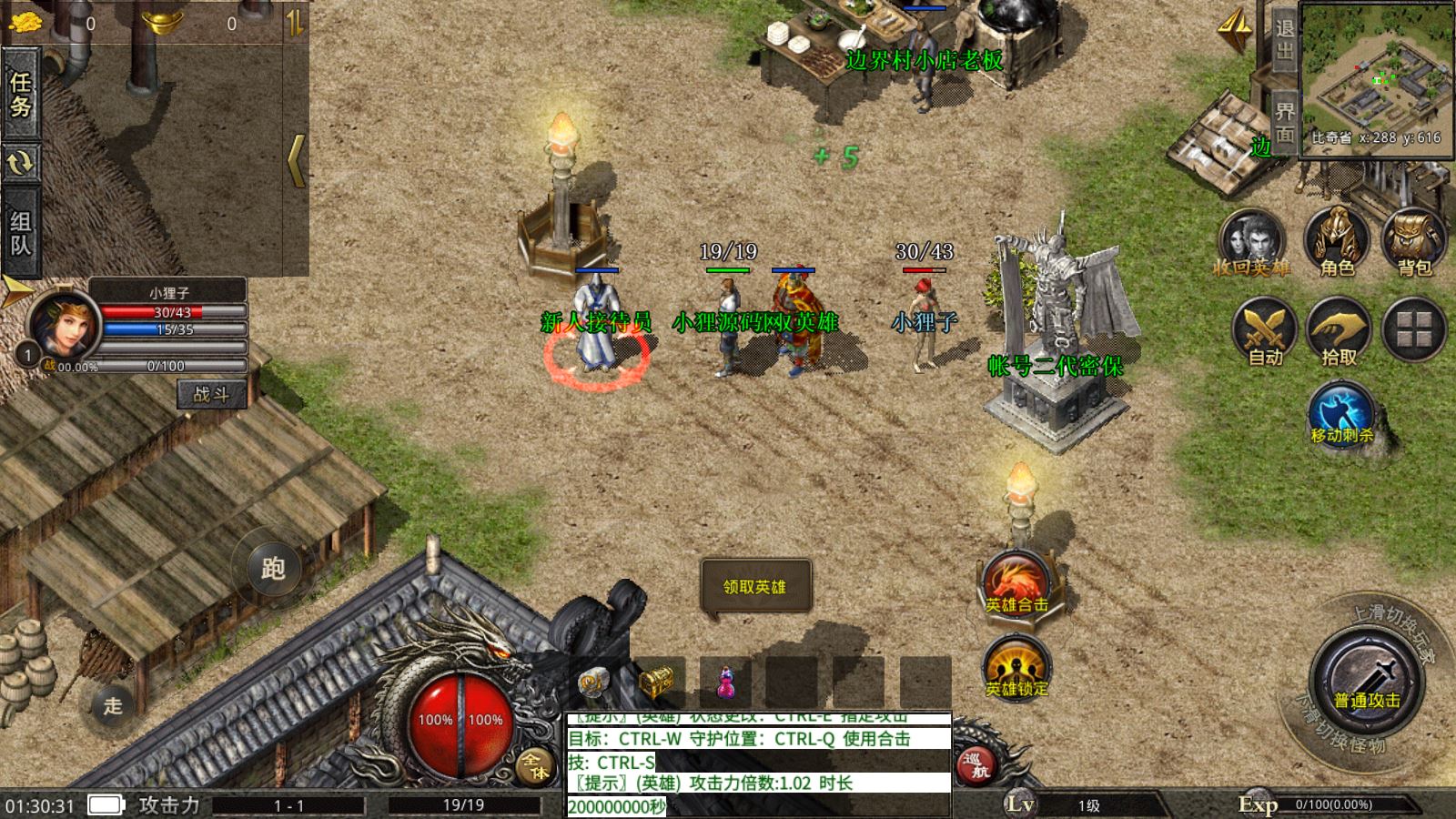1456x819 pixels.
Task: Claim hero via 领取英雄 button
Action: point(754,587)
